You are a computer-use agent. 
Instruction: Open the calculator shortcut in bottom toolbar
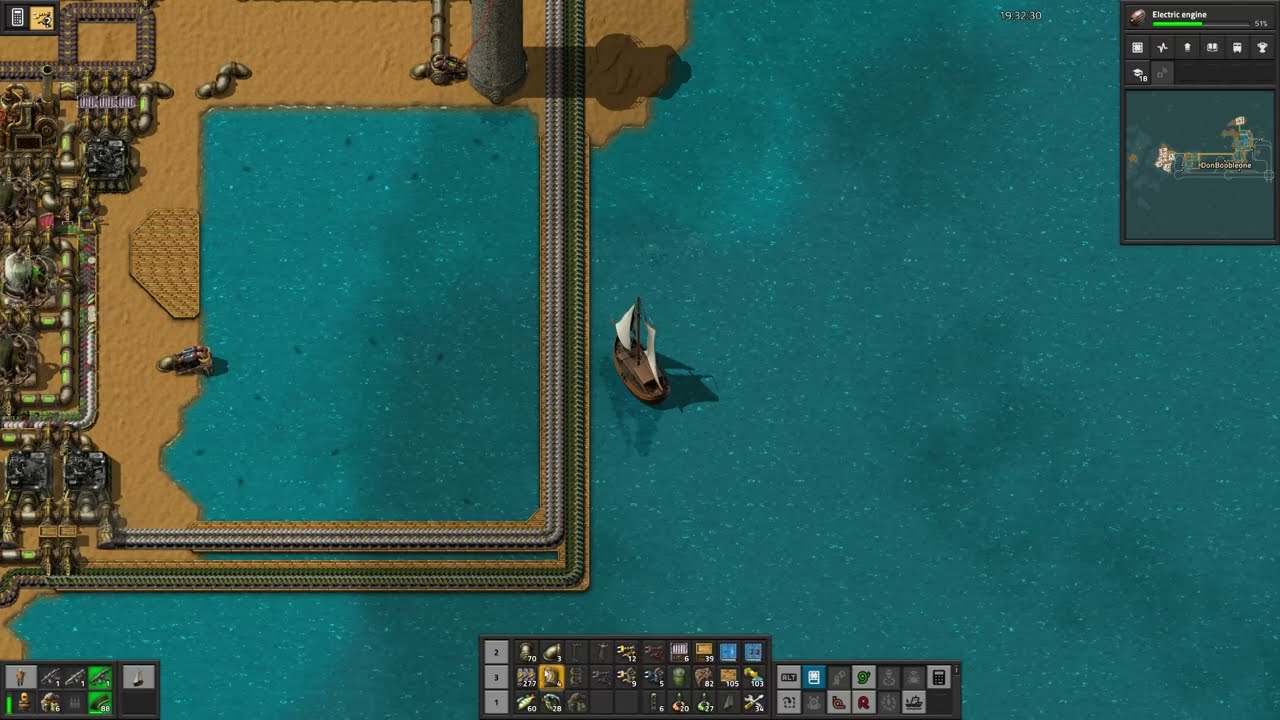tap(939, 678)
